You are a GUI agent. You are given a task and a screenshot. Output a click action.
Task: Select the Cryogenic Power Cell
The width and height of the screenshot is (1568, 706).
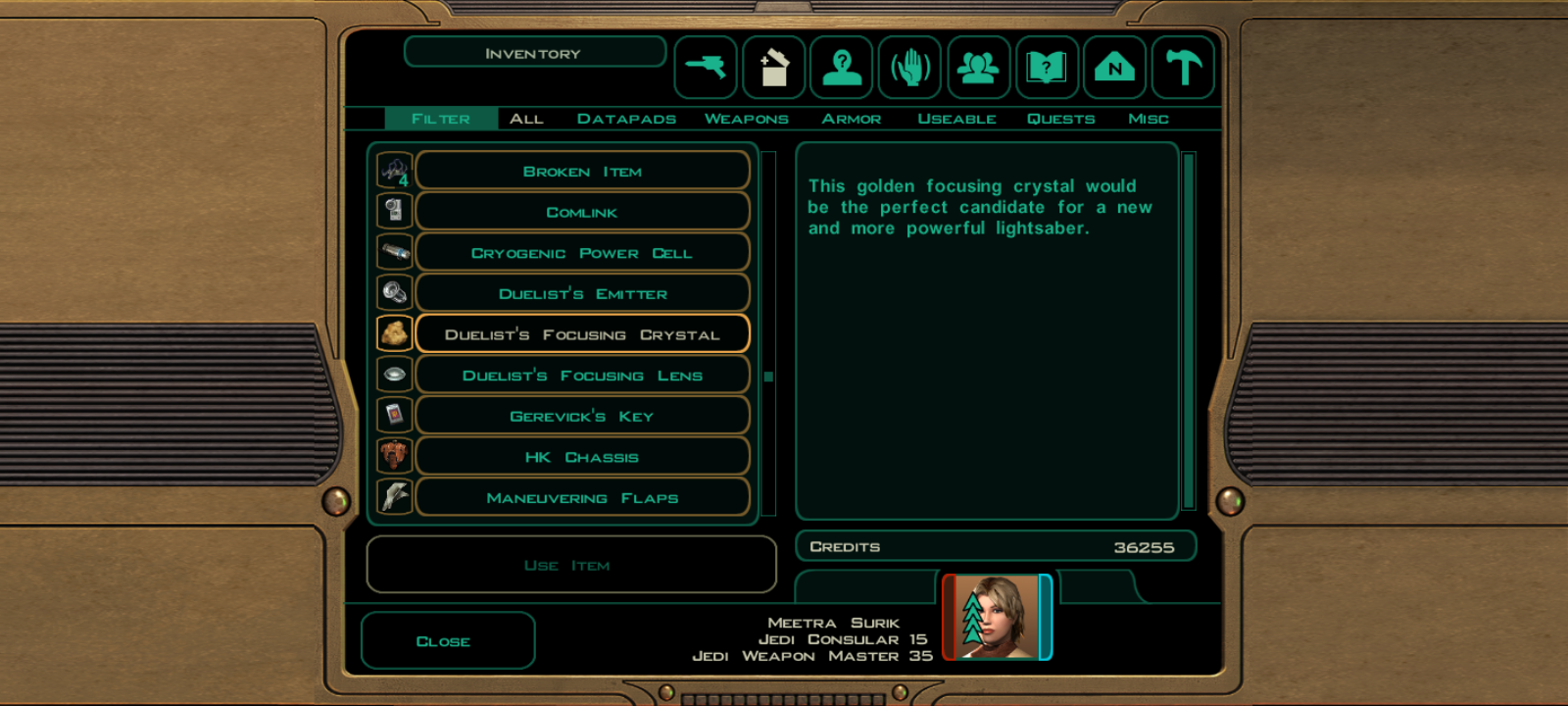(582, 253)
